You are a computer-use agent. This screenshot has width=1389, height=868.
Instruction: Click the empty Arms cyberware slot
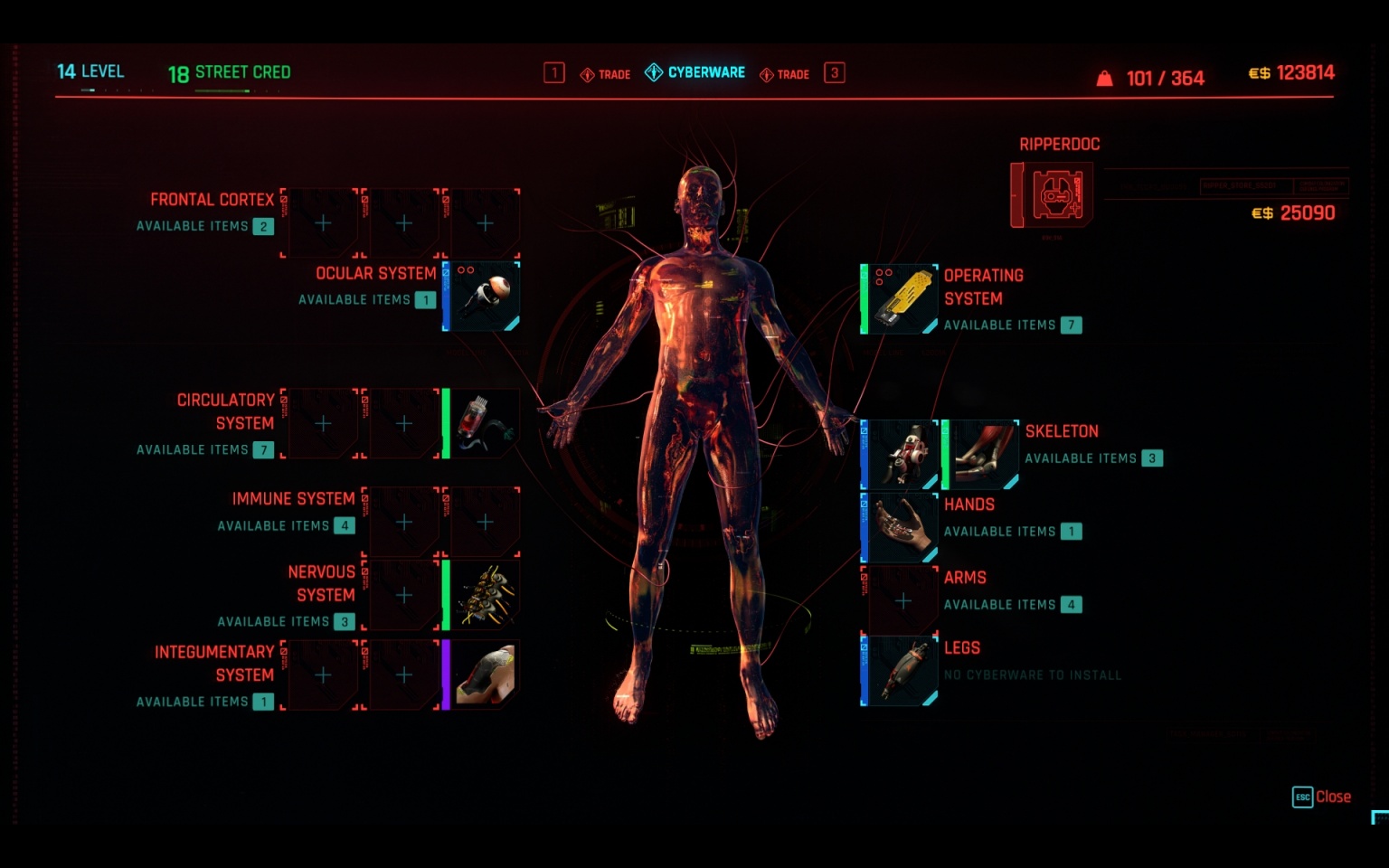tap(902, 599)
